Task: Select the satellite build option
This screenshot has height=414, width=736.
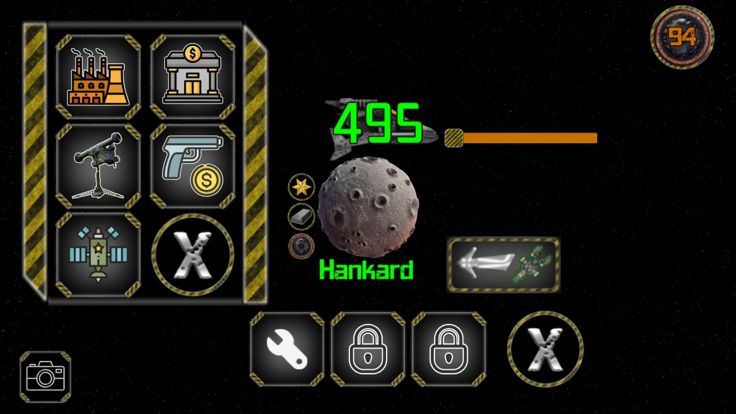Action: click(97, 253)
